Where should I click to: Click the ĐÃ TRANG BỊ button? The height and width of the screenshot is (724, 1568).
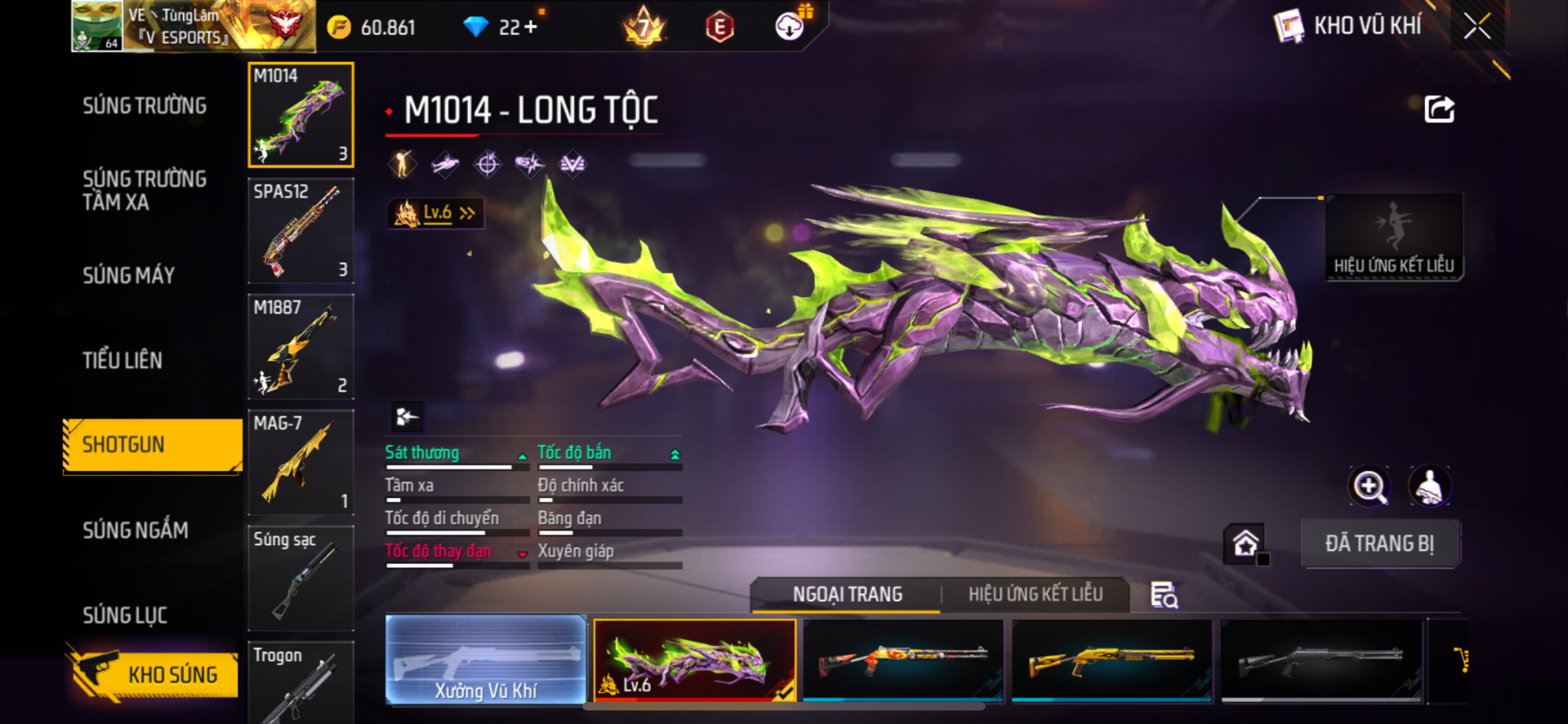(x=1379, y=544)
